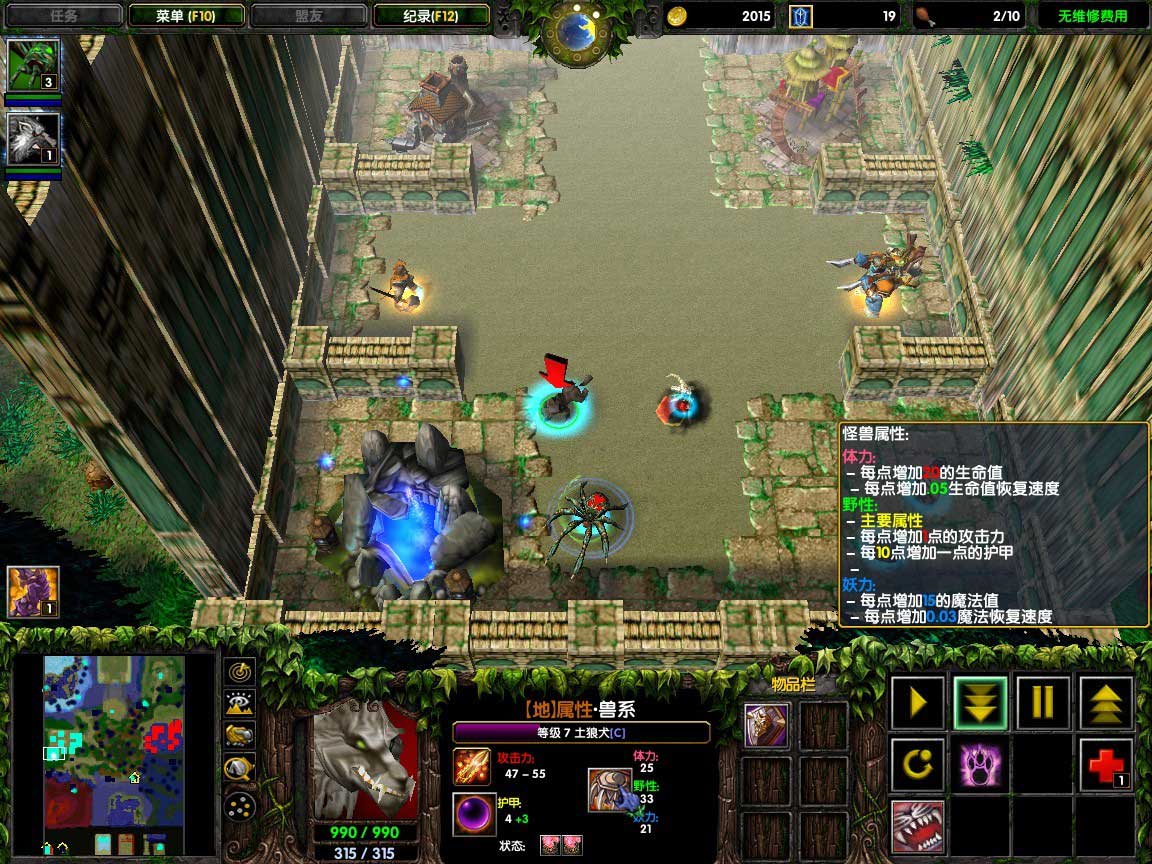Click the yellow circular arrow command
Screen dimensions: 1152x864
point(917,765)
